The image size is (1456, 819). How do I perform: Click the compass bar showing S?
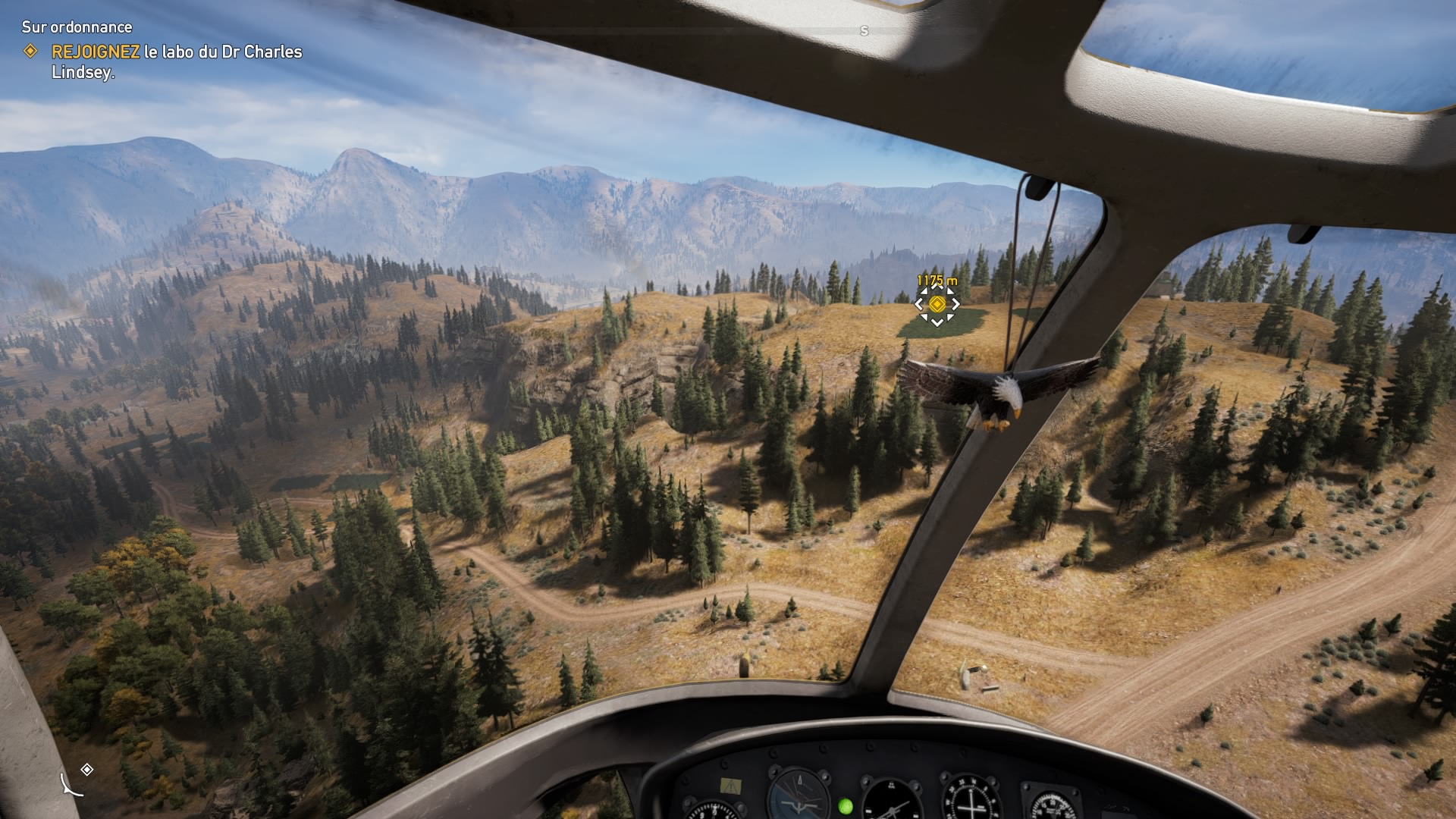(864, 31)
